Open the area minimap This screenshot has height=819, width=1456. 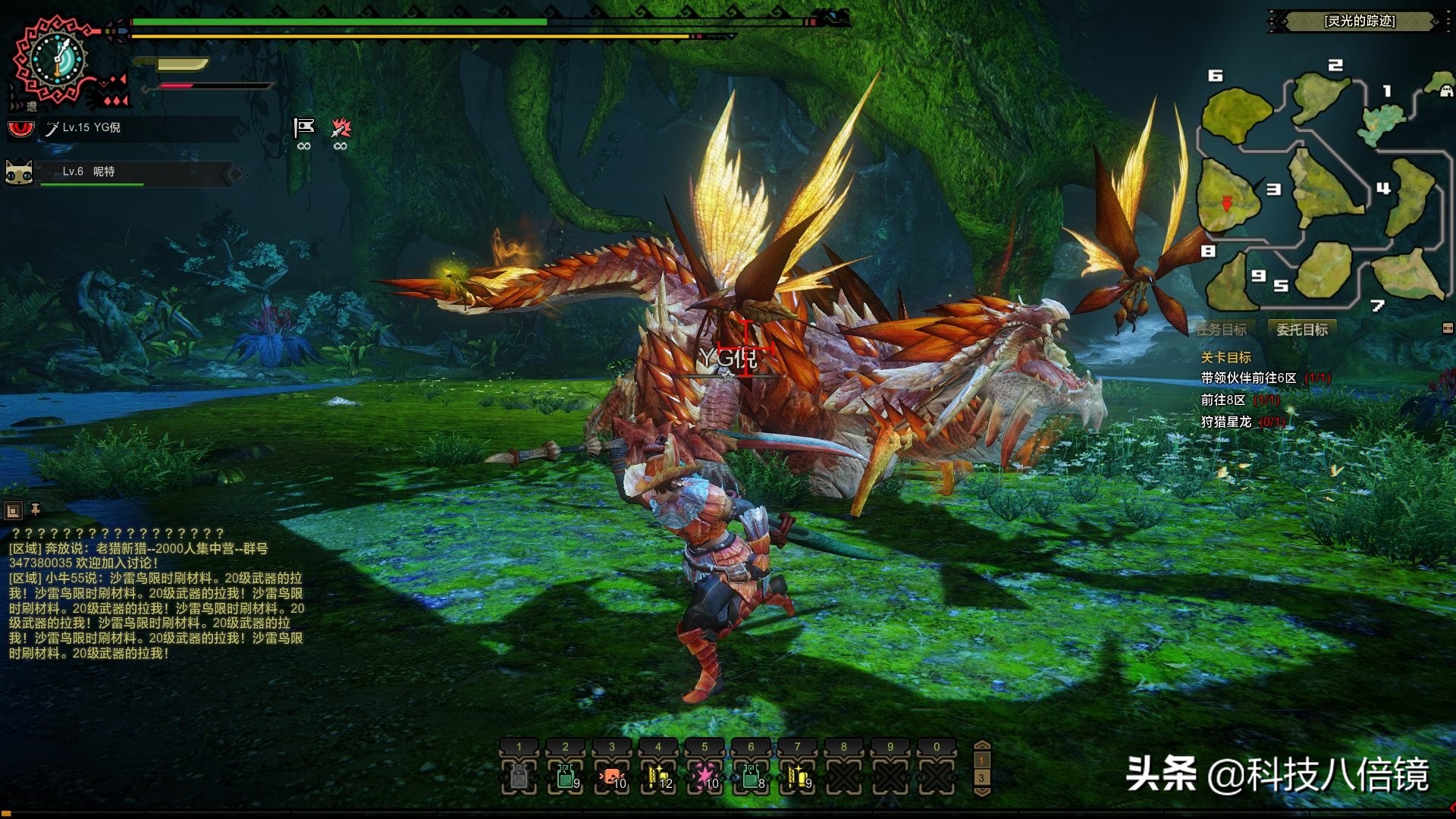[1319, 190]
